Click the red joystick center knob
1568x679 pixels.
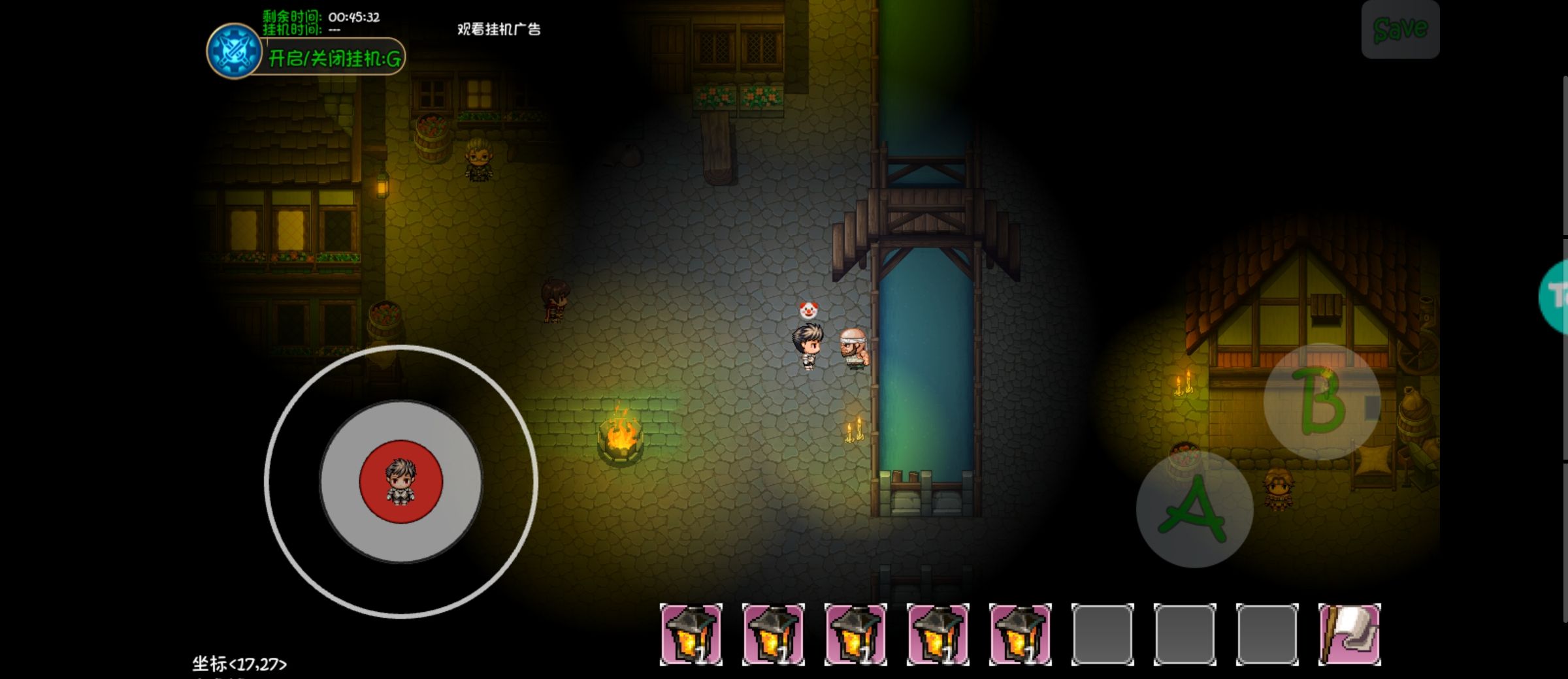pos(400,482)
